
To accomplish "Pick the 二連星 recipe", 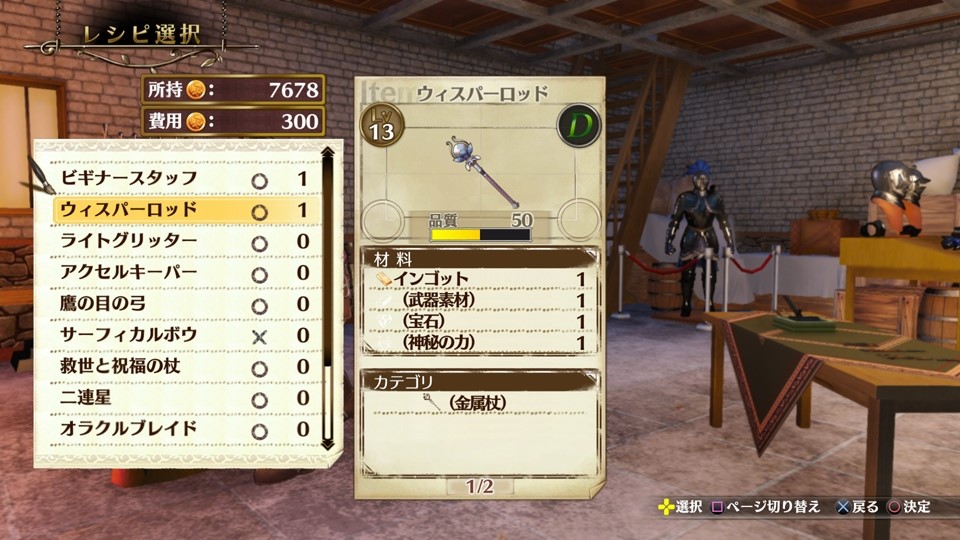I will pyautogui.click(x=185, y=398).
